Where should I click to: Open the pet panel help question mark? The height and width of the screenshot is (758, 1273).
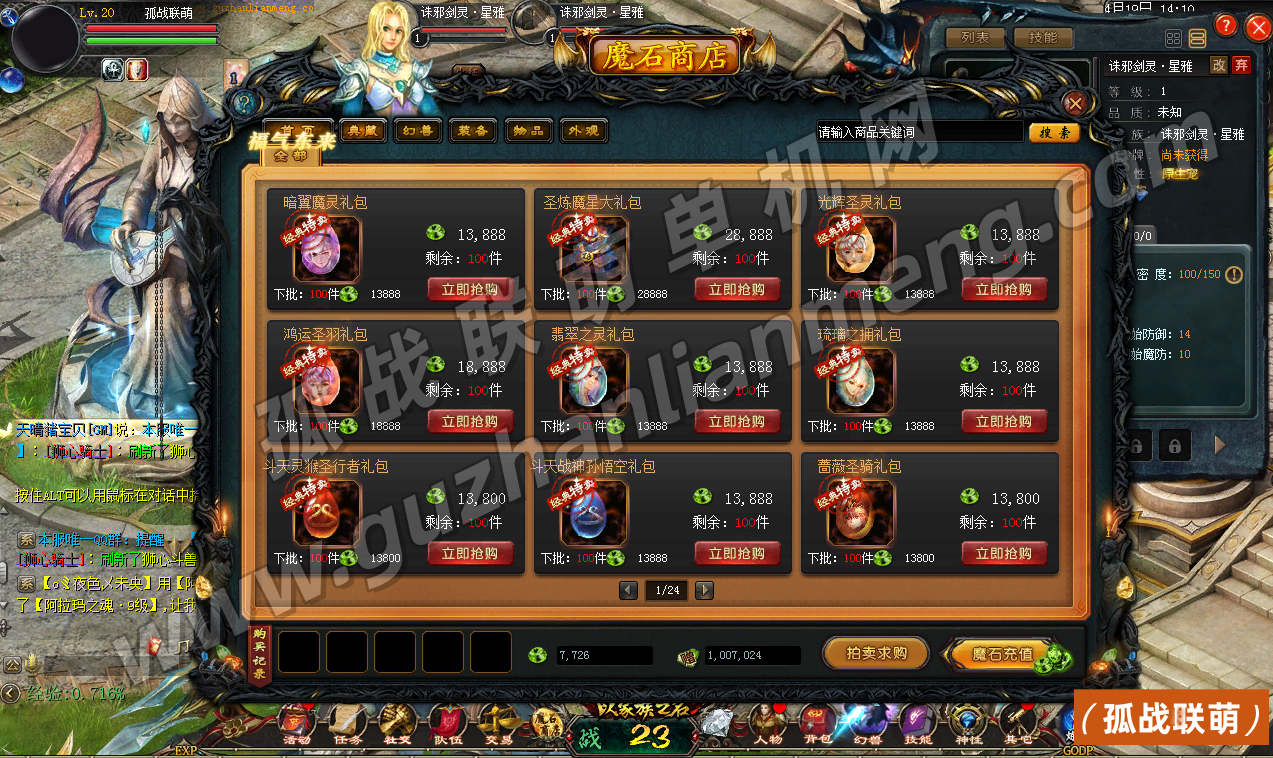tap(1225, 27)
